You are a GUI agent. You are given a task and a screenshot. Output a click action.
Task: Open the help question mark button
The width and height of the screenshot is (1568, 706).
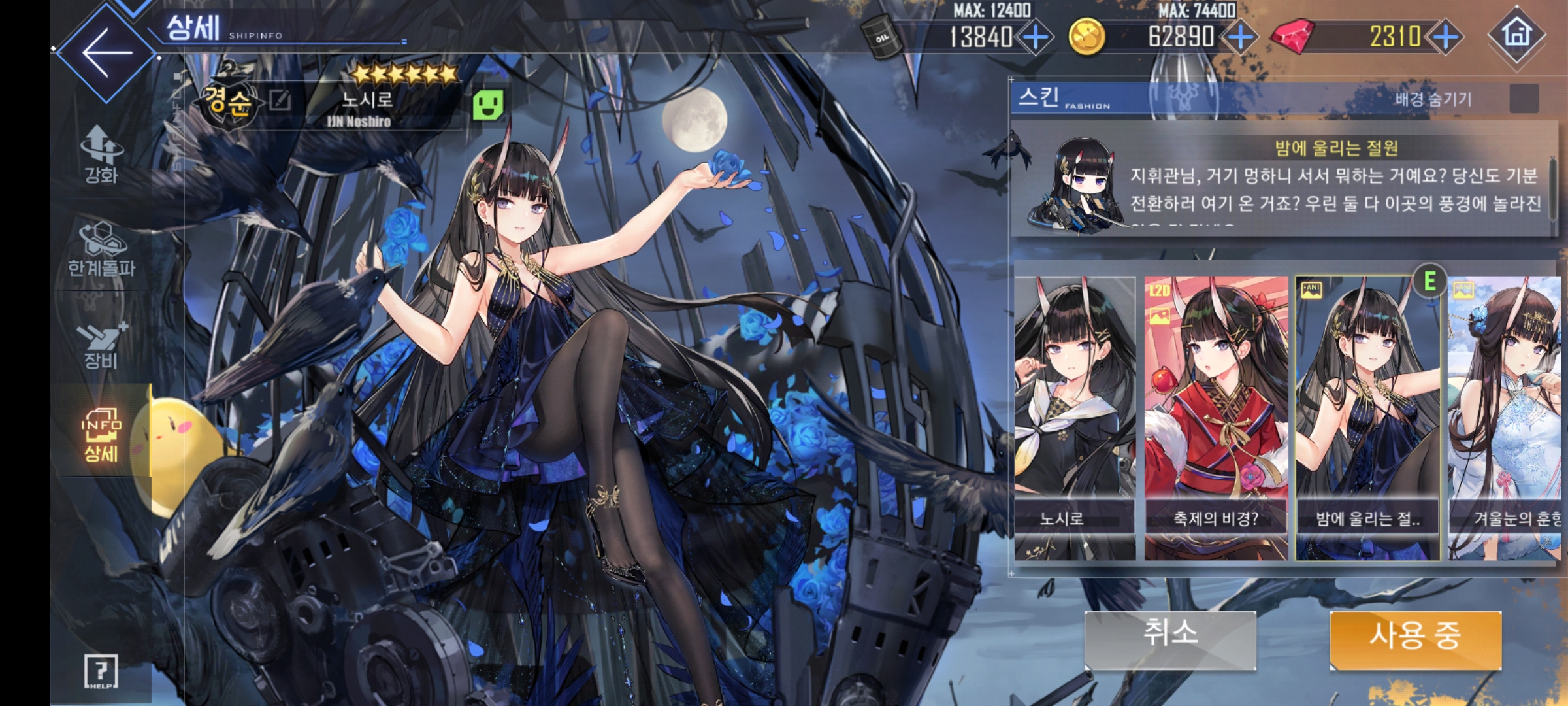[101, 671]
